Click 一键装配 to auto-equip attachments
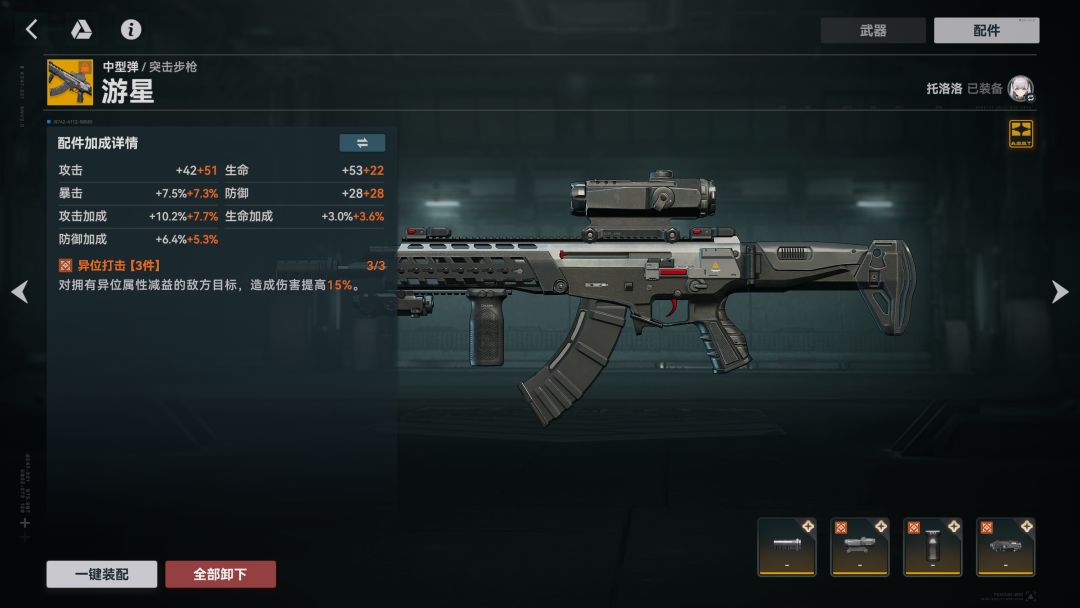 (101, 574)
